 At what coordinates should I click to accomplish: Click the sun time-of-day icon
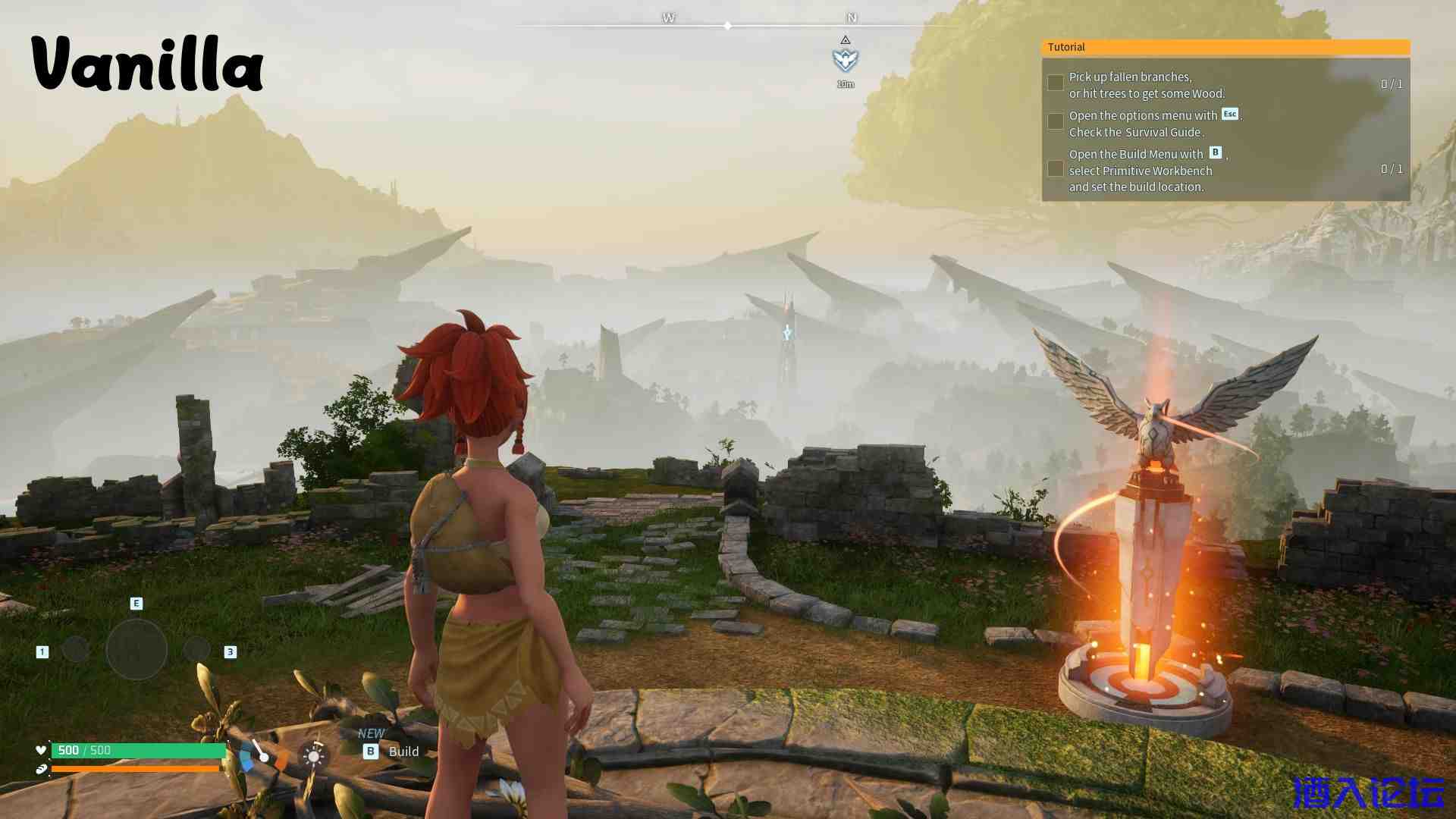point(313,756)
